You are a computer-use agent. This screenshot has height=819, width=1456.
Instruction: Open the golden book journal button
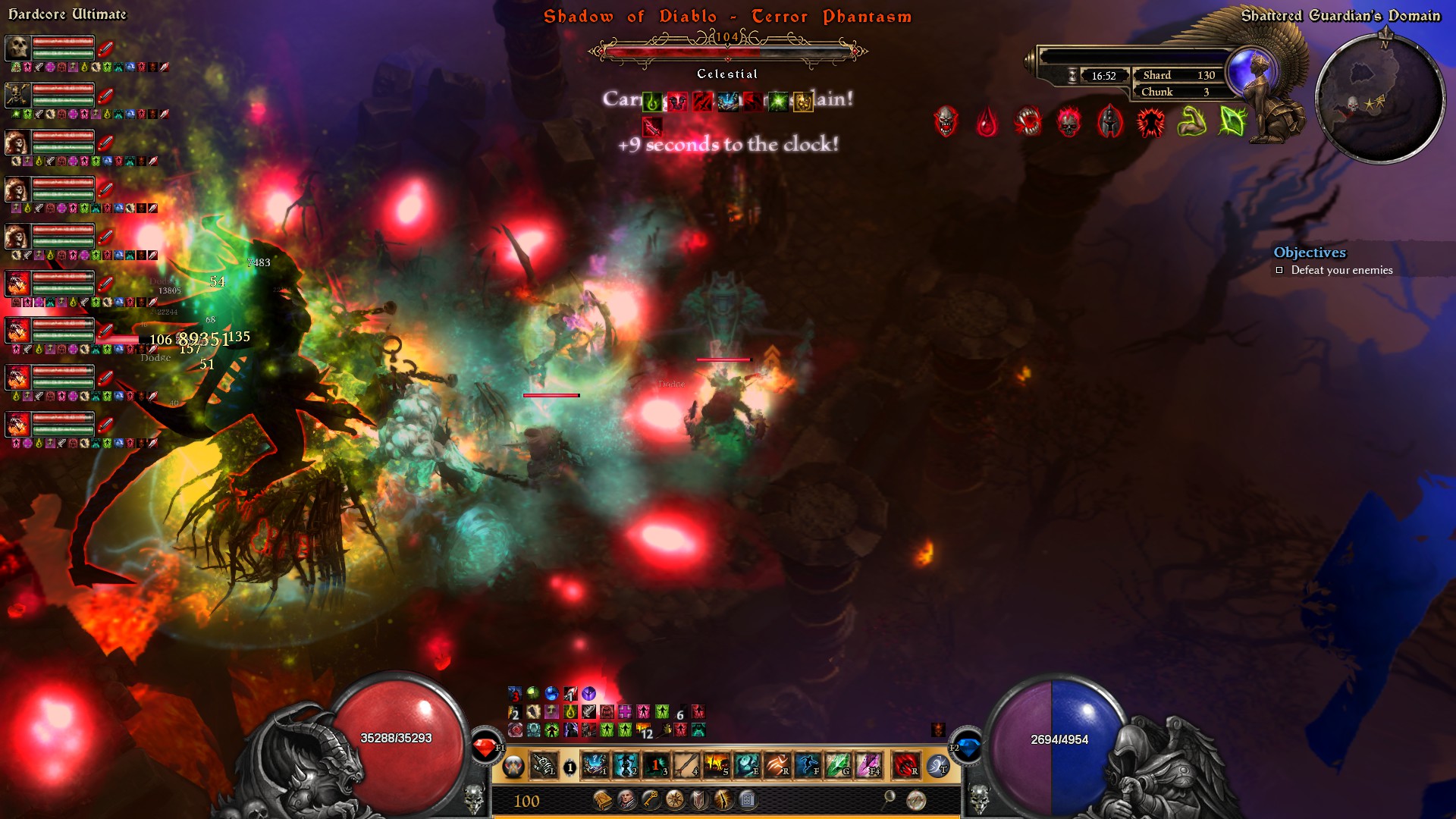point(603,800)
